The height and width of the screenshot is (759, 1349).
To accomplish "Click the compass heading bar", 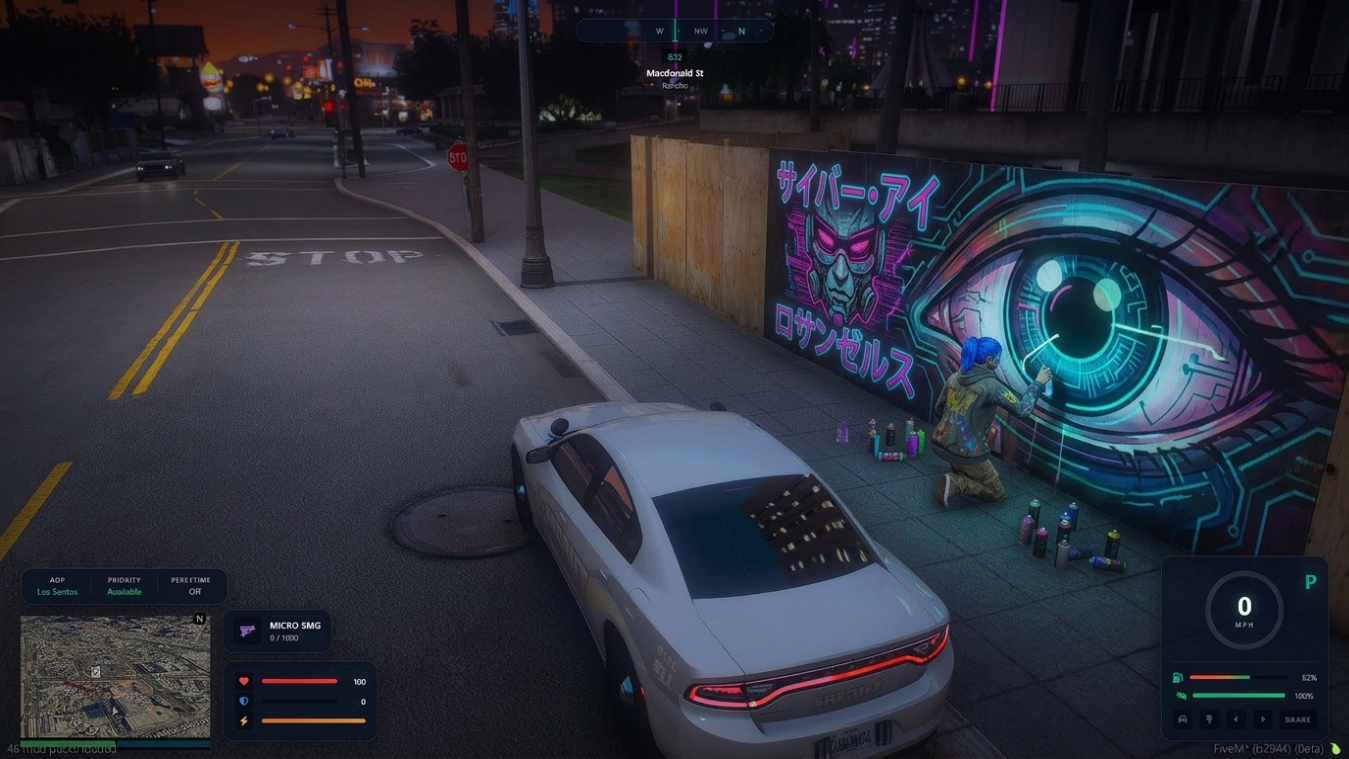I will click(674, 31).
